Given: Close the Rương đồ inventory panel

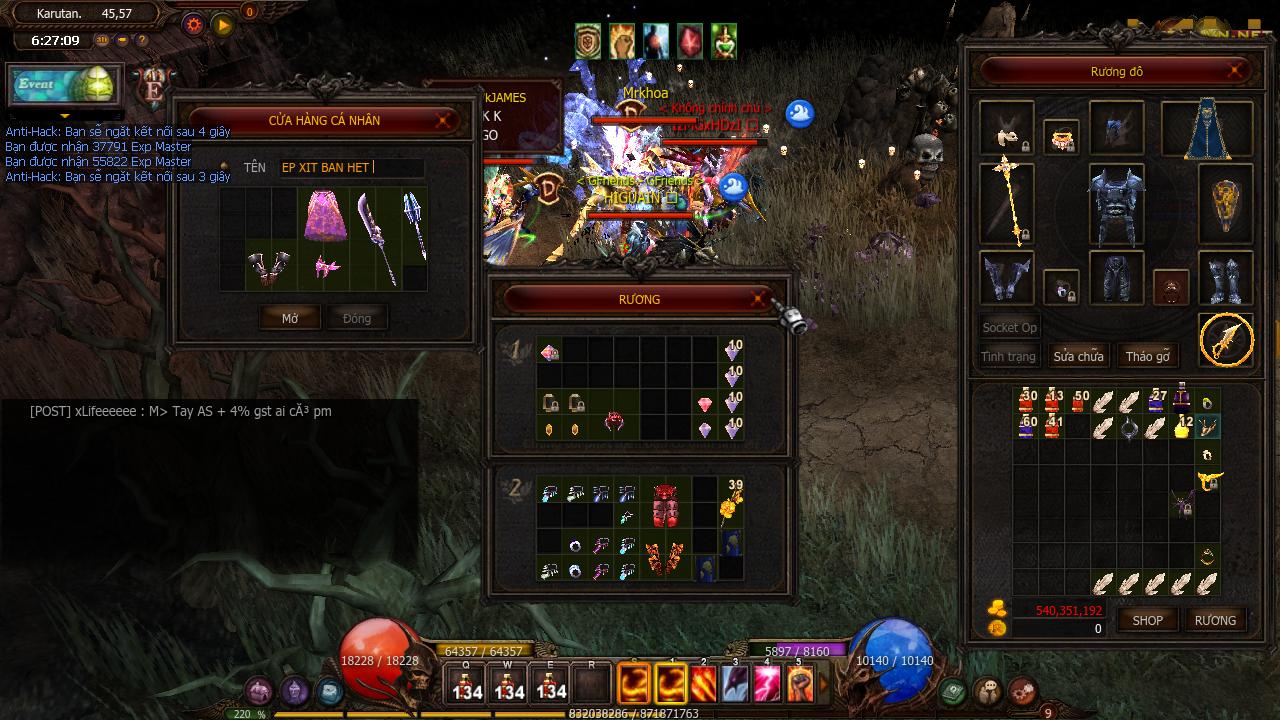Looking at the screenshot, I should [1237, 71].
